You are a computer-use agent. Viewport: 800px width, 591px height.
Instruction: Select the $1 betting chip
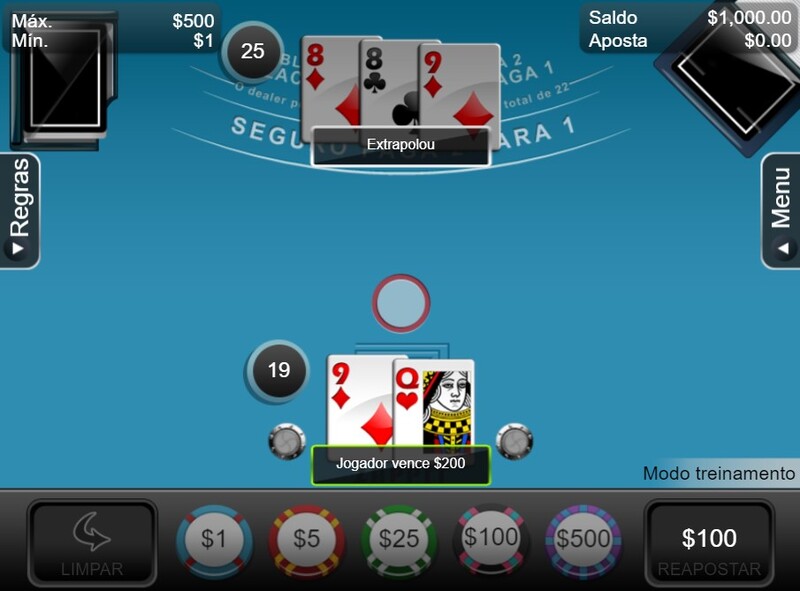tap(214, 541)
